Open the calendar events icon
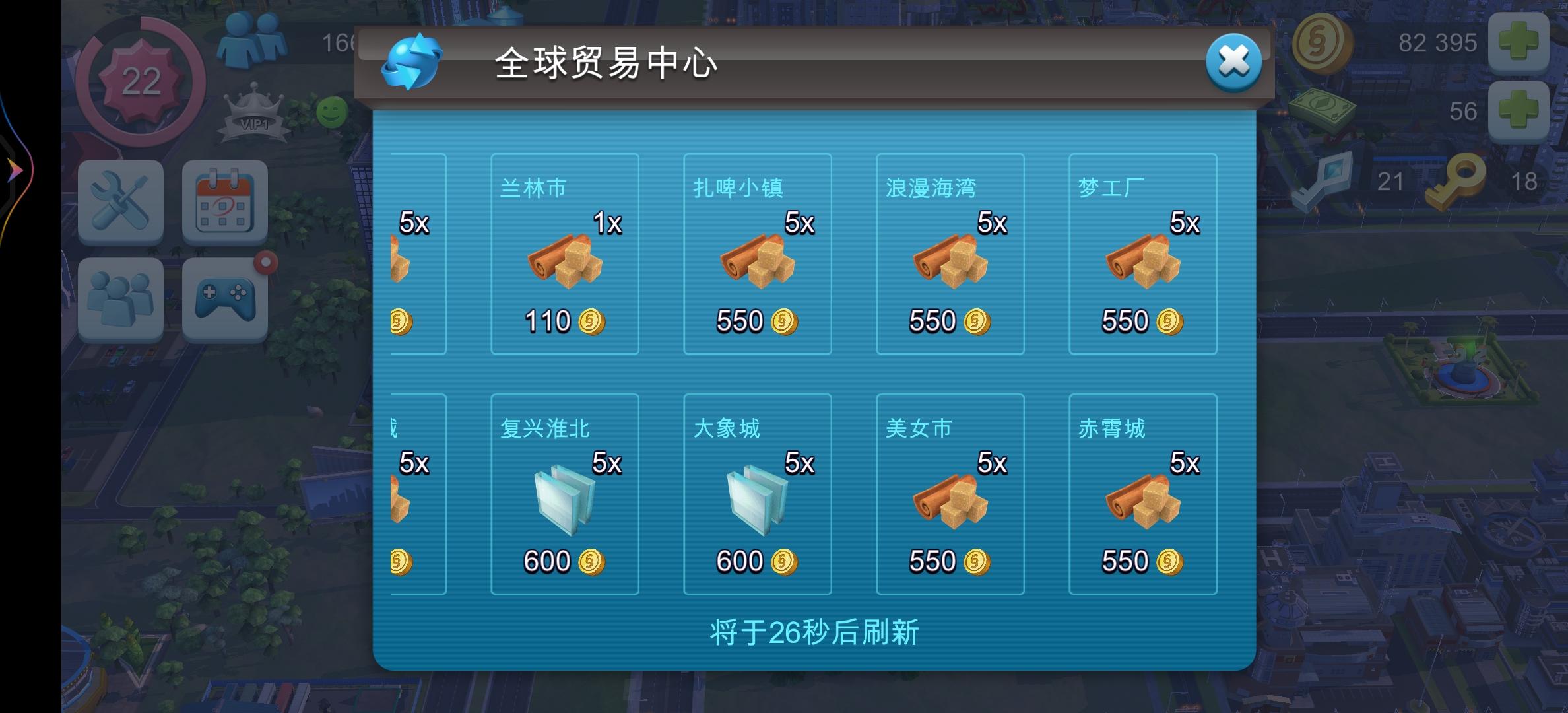1568x713 pixels. (x=224, y=203)
